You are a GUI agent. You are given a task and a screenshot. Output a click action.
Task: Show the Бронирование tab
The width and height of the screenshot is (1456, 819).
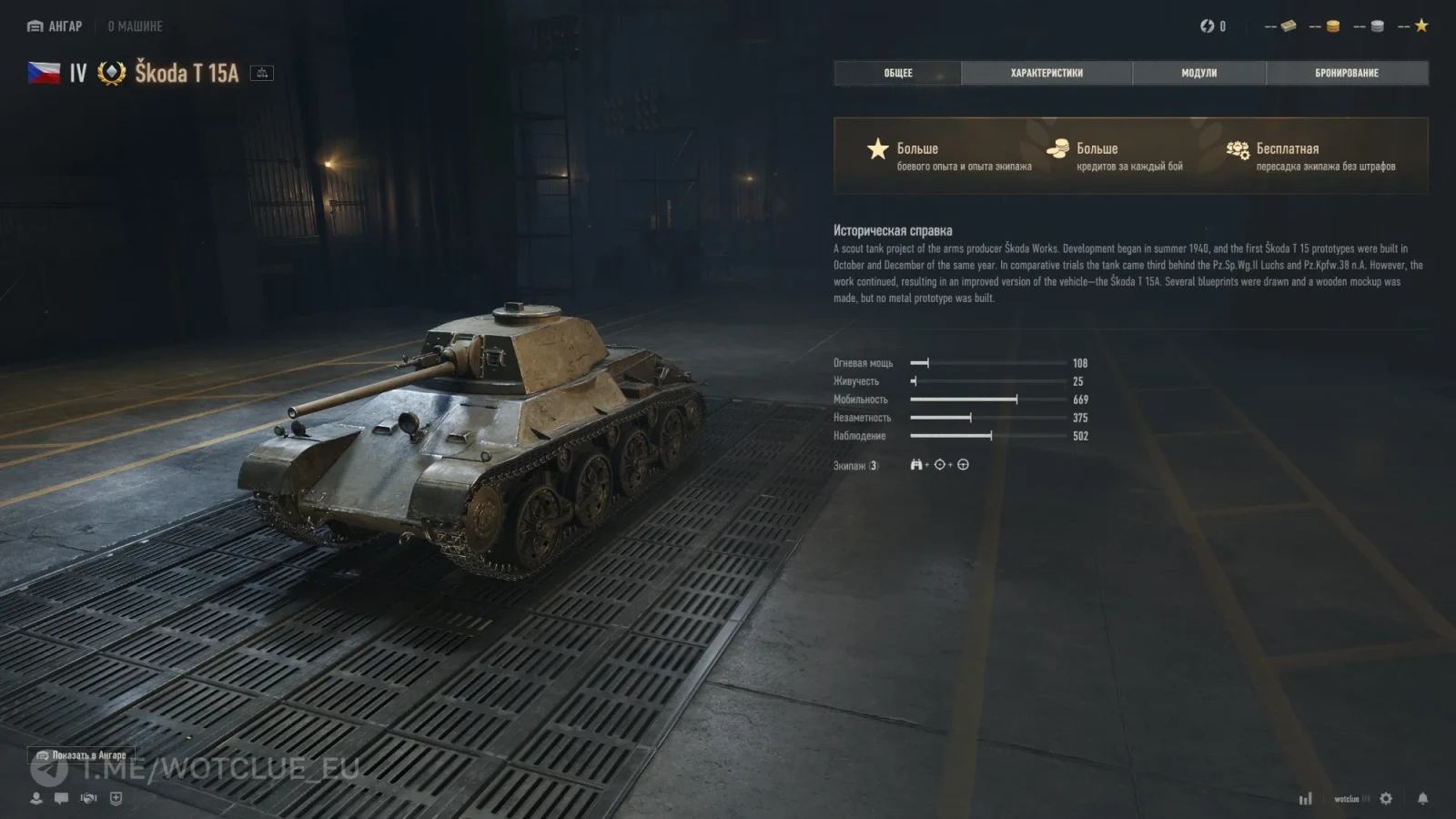[x=1346, y=73]
